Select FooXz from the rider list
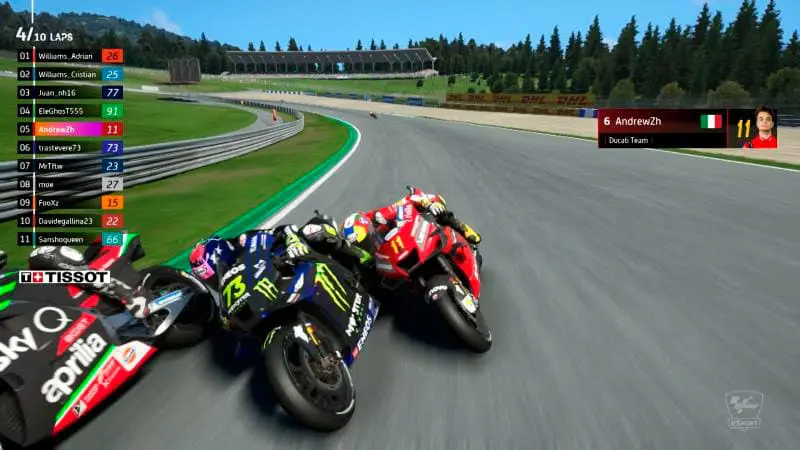The height and width of the screenshot is (450, 800). (x=68, y=202)
